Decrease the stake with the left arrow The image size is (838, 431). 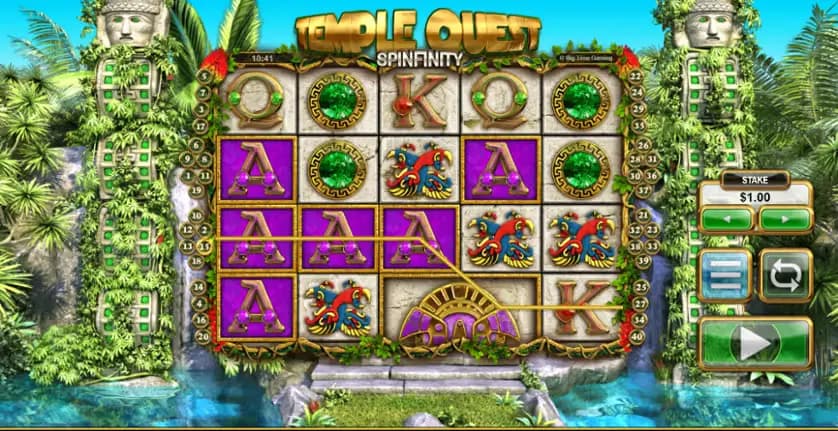pyautogui.click(x=726, y=218)
